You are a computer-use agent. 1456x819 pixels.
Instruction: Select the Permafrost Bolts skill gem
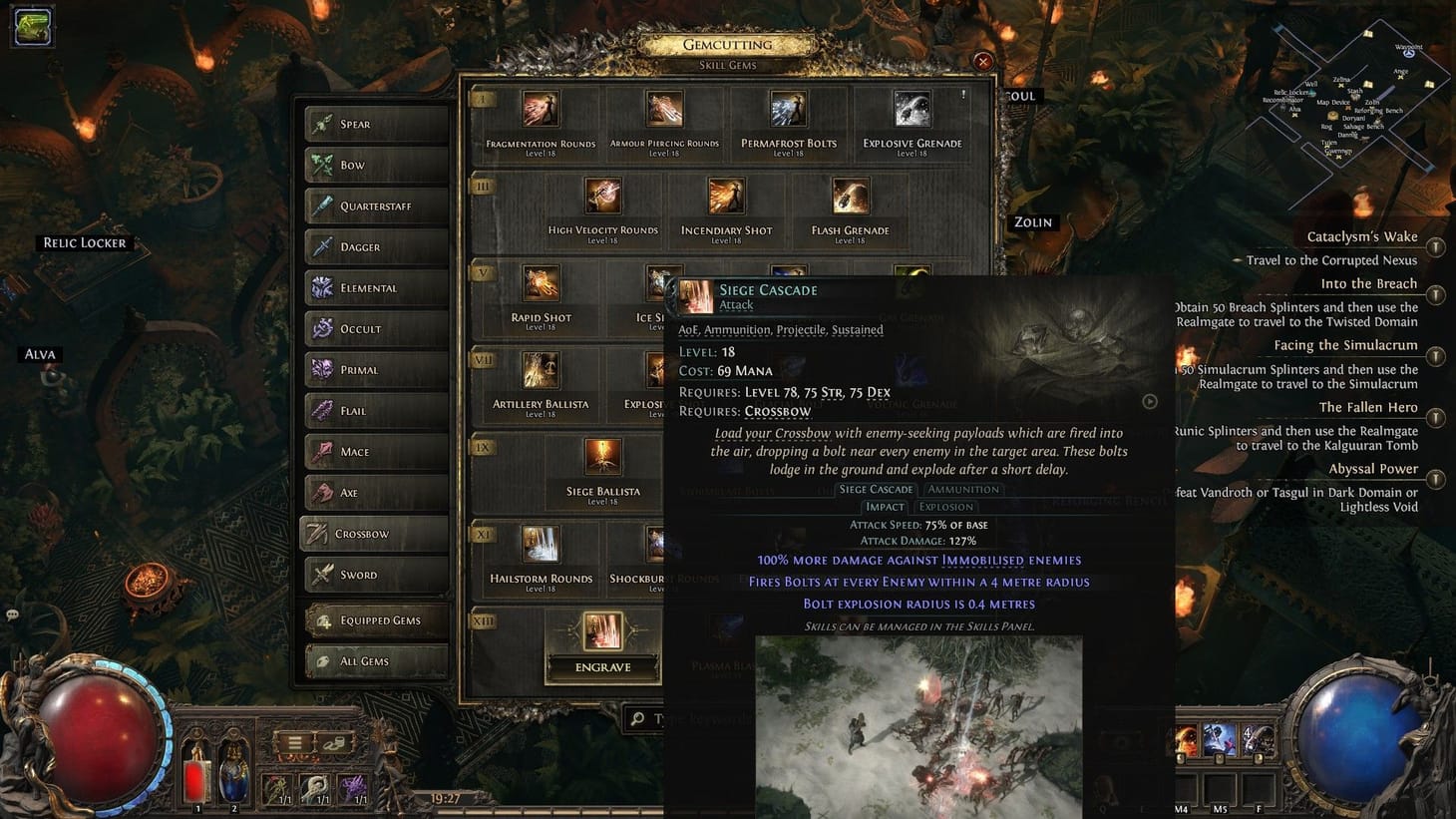point(789,108)
